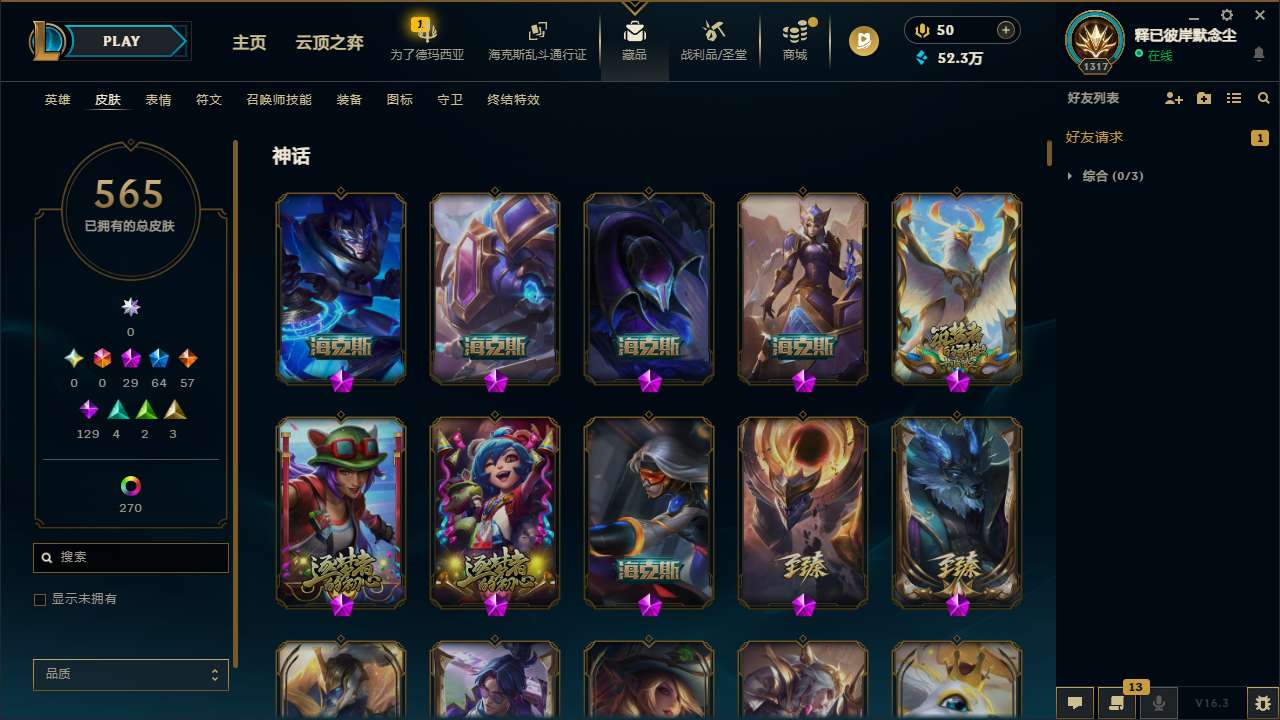Click the 海克斯乱斗通行证 pass icon
Viewport: 1280px width, 720px height.
click(537, 40)
